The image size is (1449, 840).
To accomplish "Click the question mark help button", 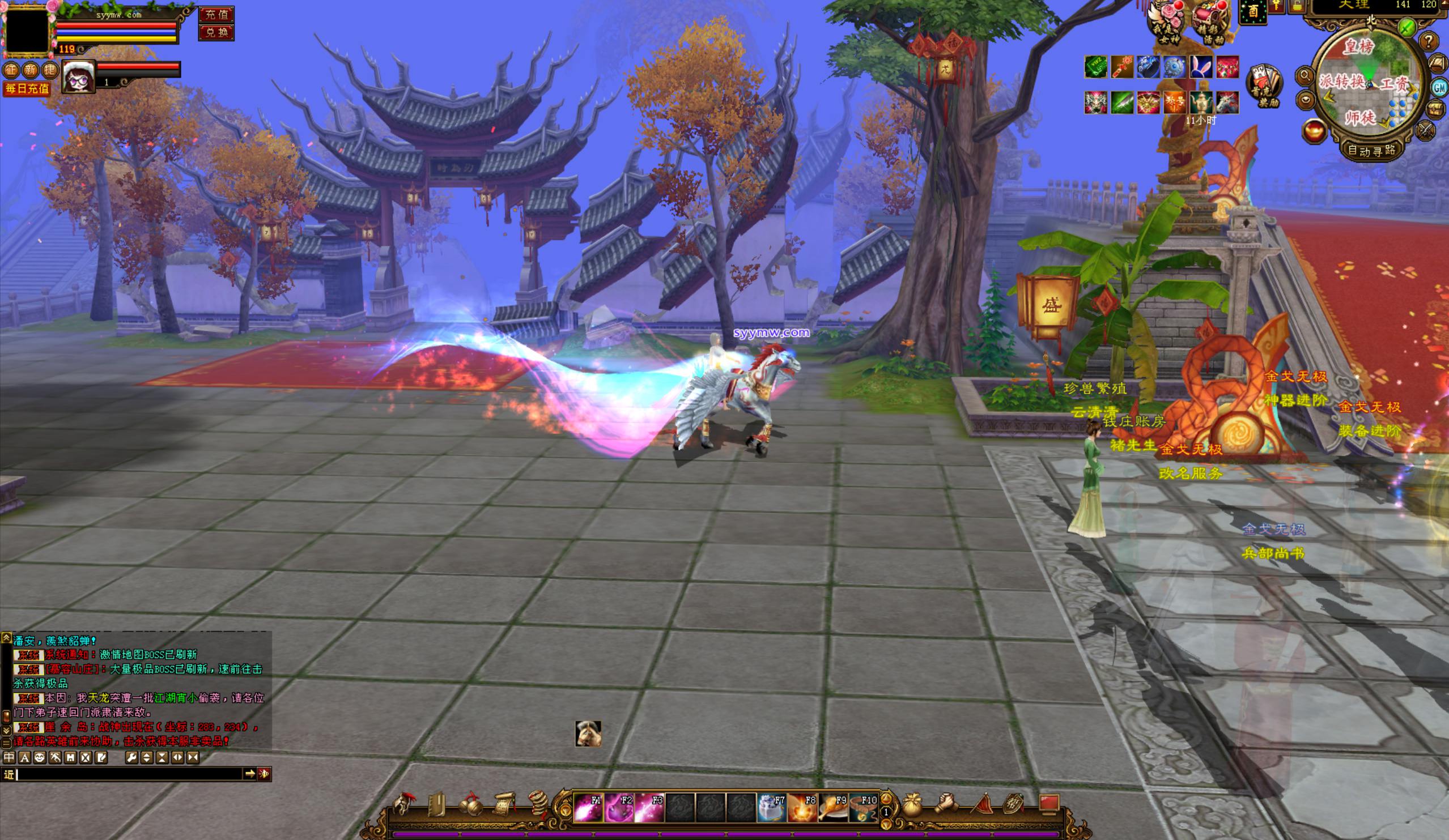I will point(1429,41).
